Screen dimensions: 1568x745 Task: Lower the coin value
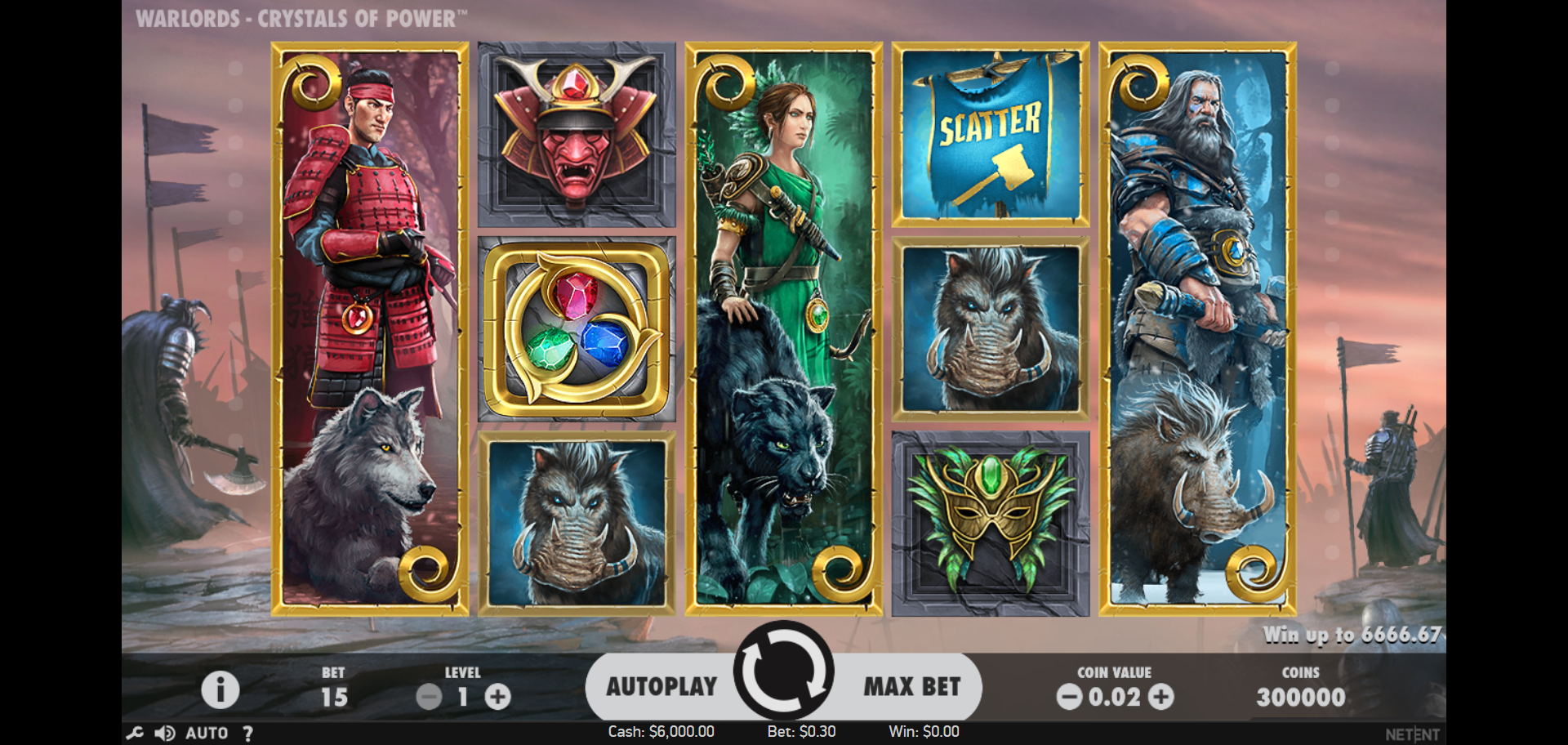(x=1069, y=697)
